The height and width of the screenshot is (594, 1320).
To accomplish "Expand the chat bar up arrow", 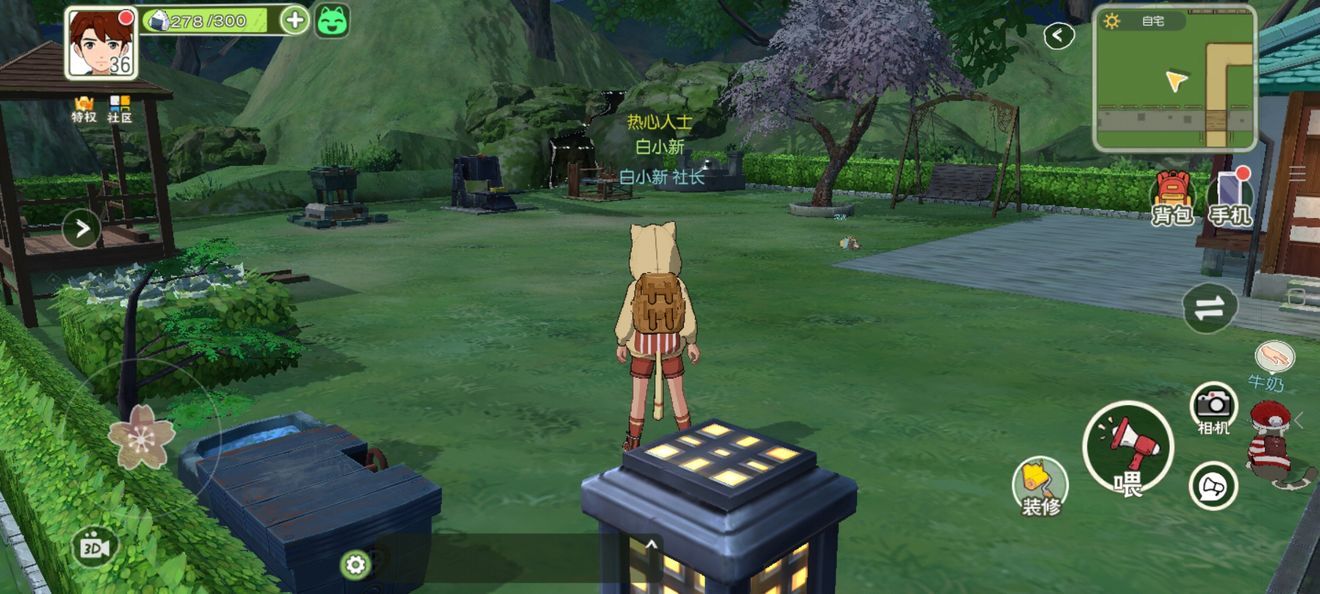I will pos(651,545).
